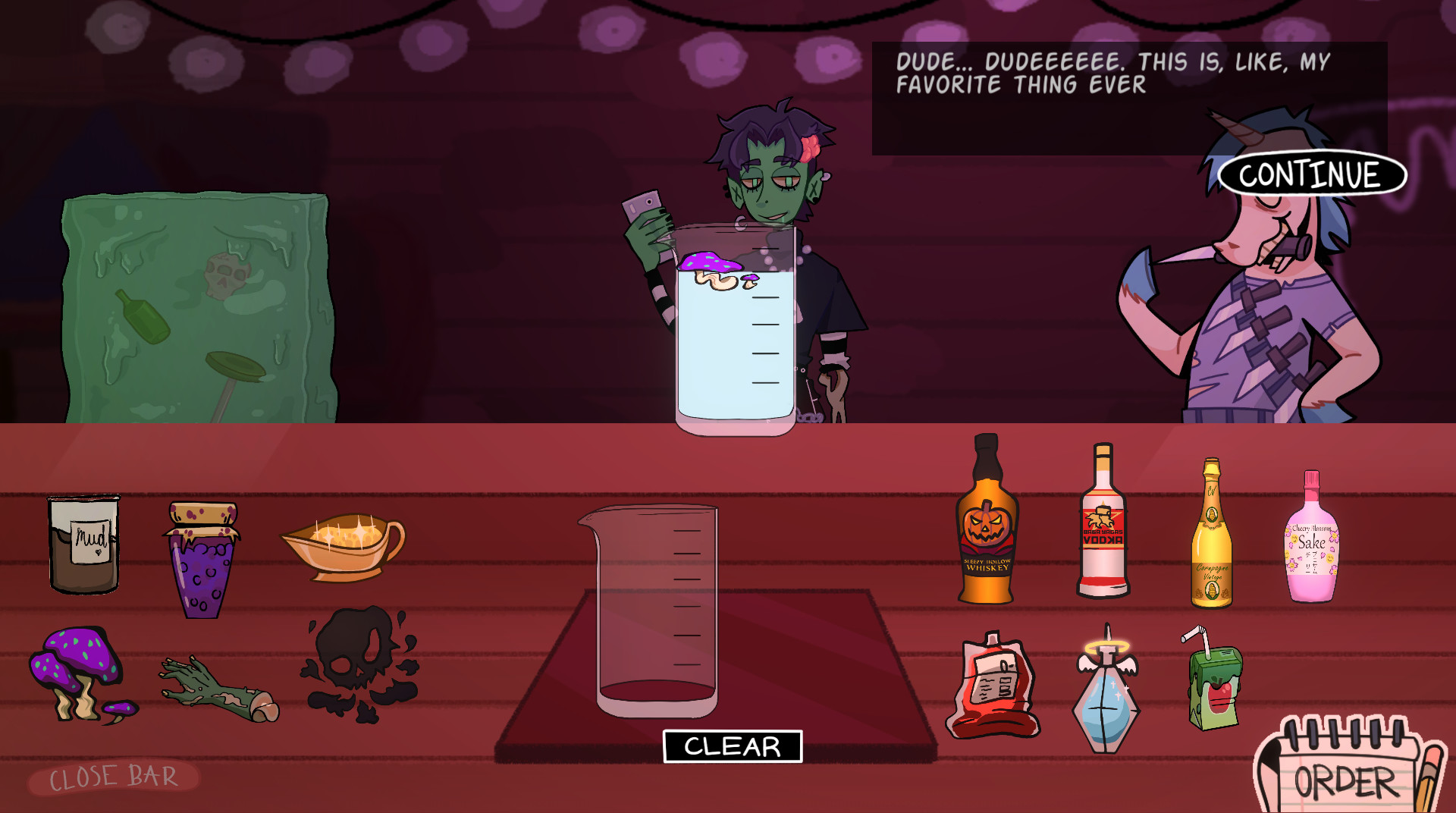1456x813 pixels.
Task: Select CLOSE BAR to exit bartending
Action: (114, 776)
